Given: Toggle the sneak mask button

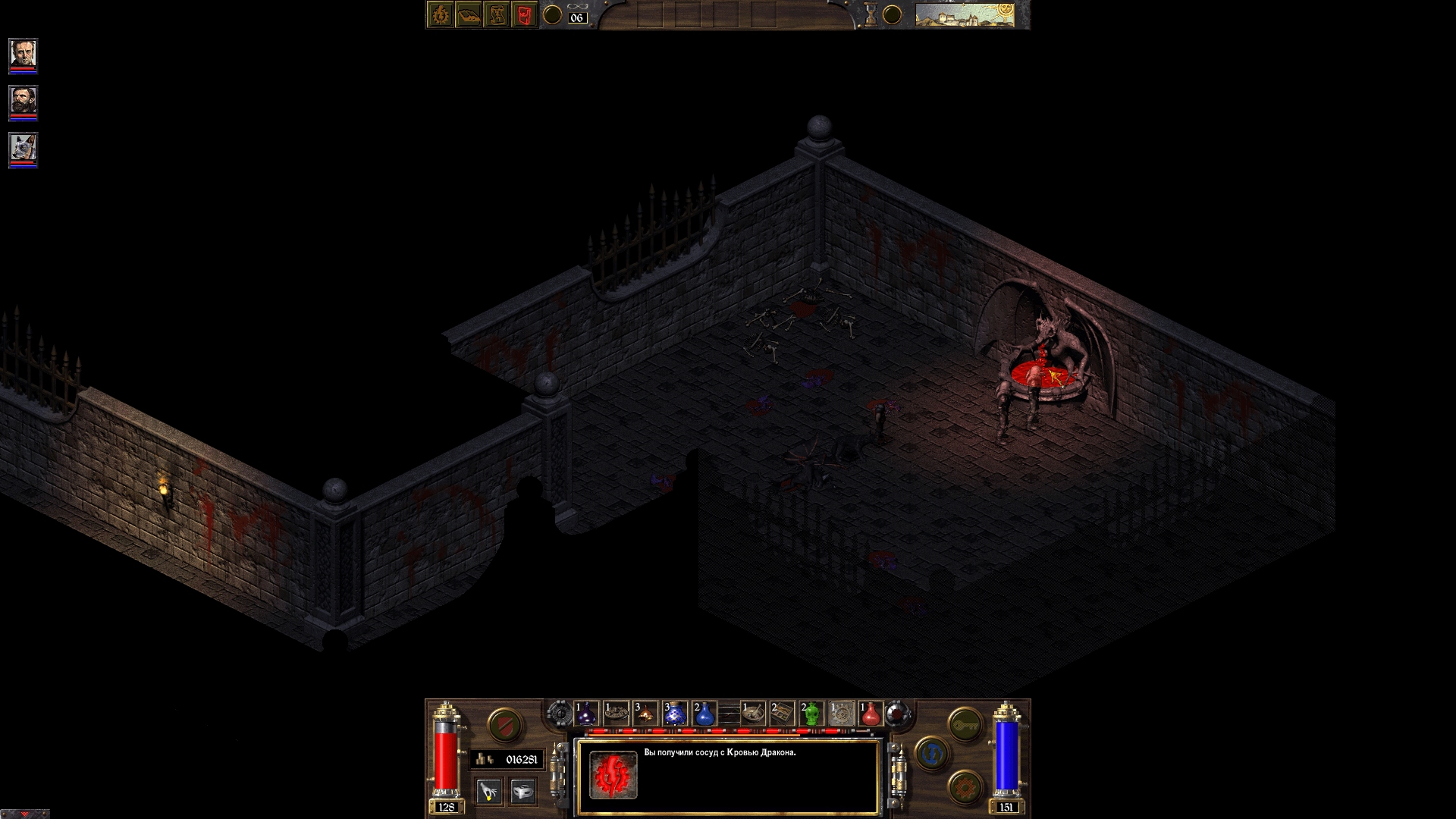Looking at the screenshot, I should coord(522,791).
